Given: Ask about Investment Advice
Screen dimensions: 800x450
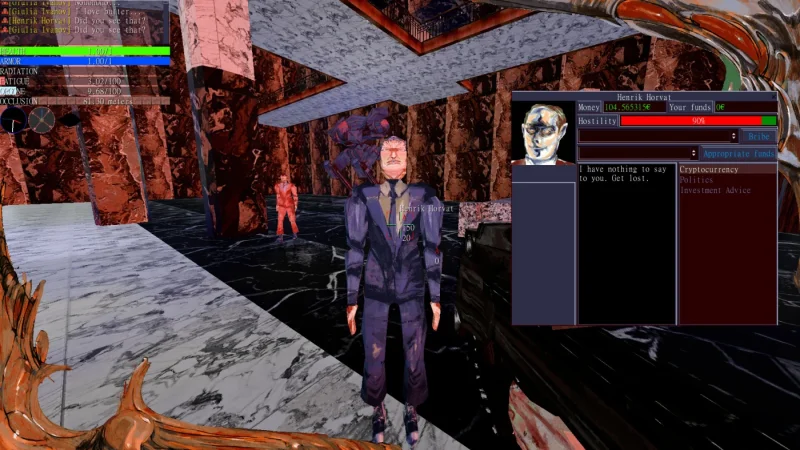Looking at the screenshot, I should tap(715, 190).
